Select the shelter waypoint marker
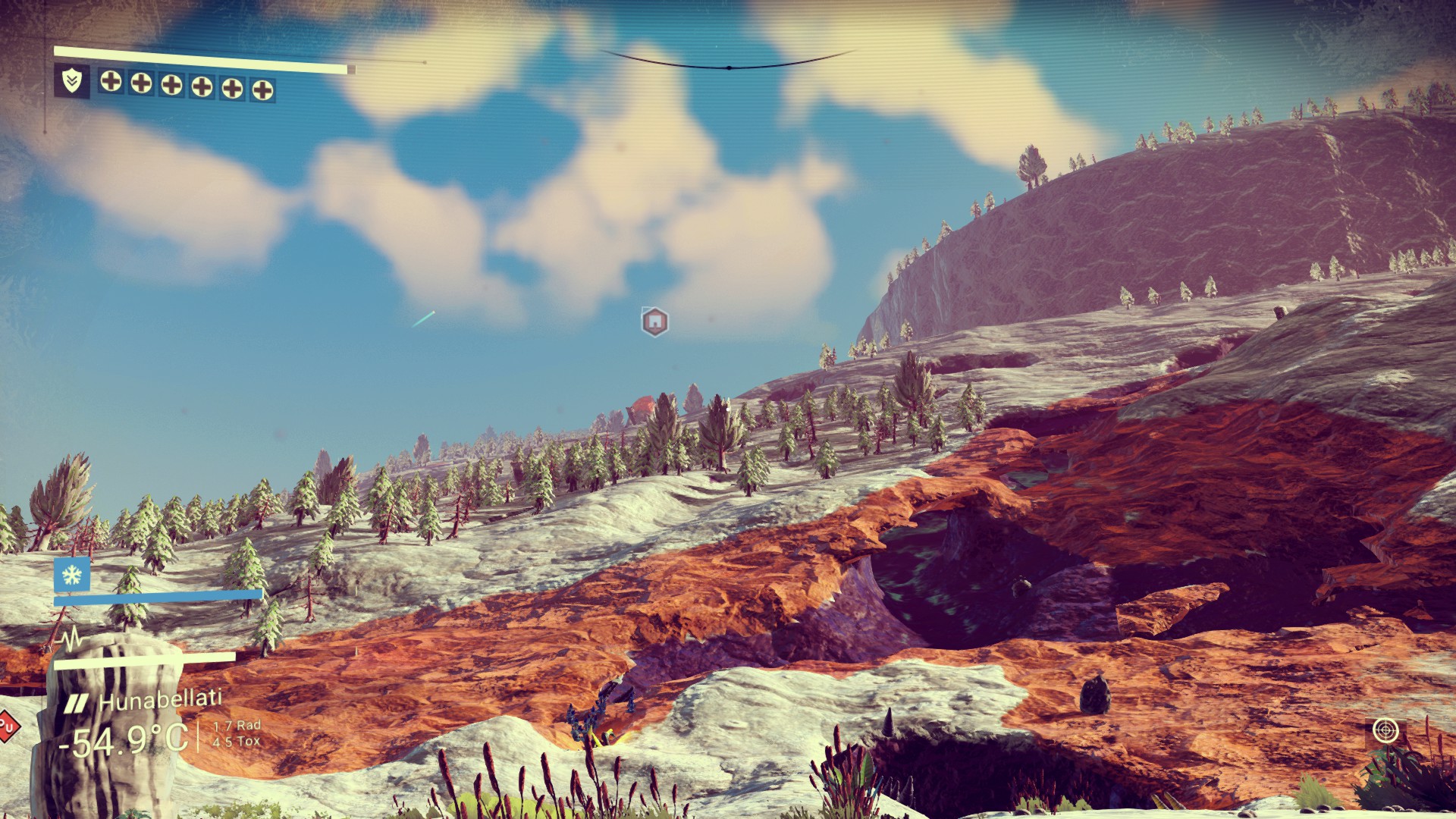Image resolution: width=1456 pixels, height=819 pixels. [654, 322]
